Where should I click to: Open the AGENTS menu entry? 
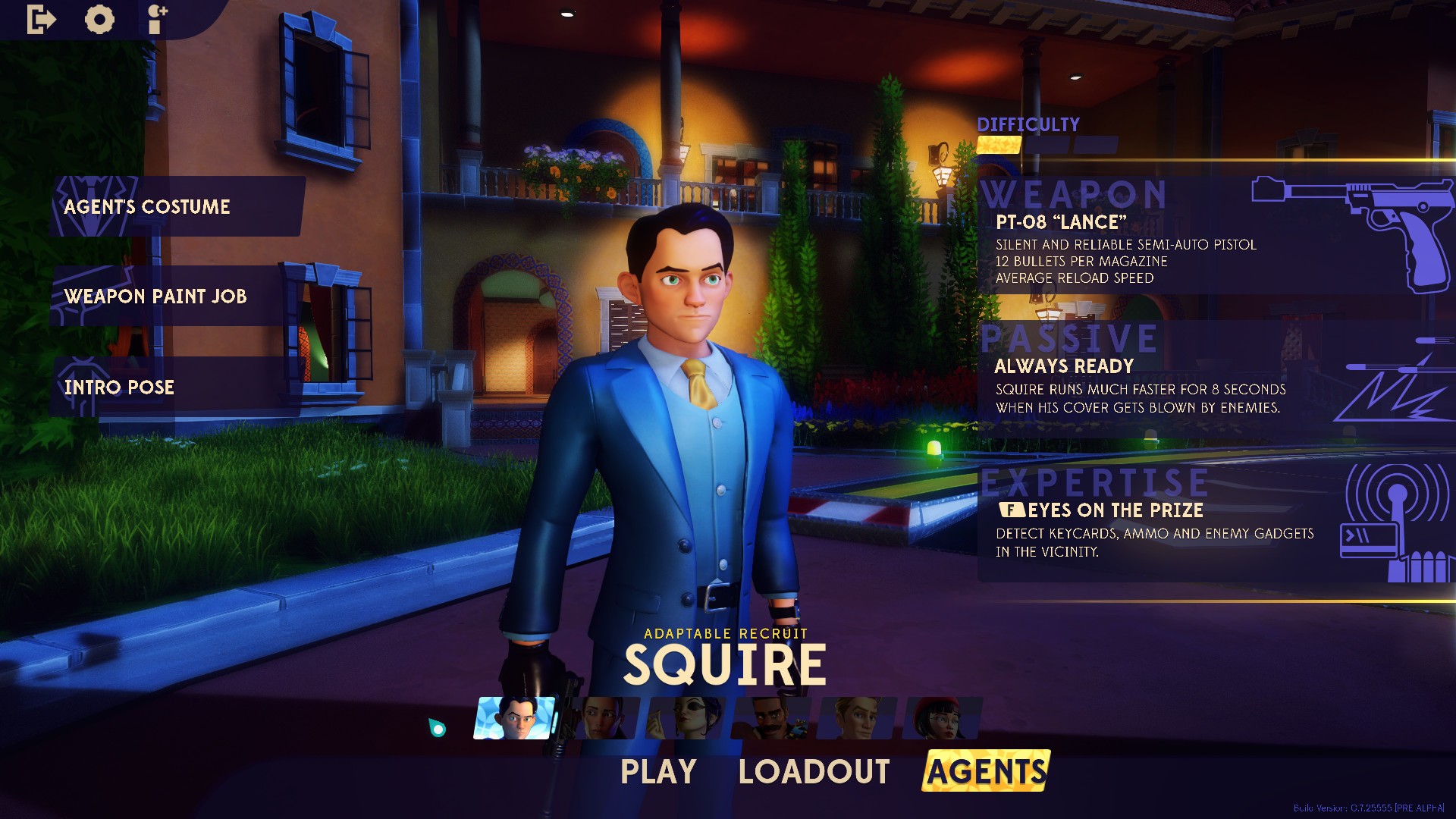[985, 772]
